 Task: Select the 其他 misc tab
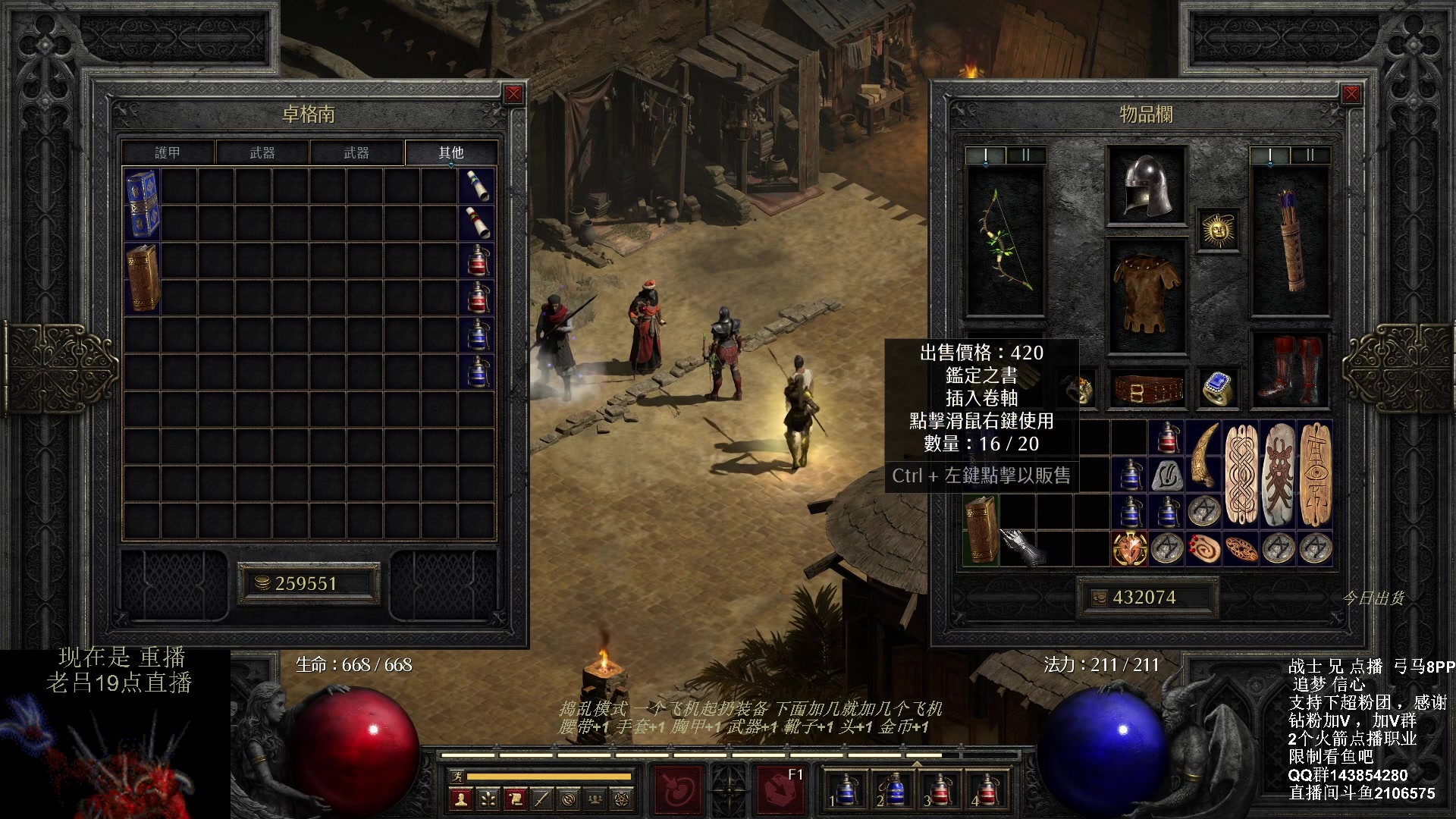[450, 152]
